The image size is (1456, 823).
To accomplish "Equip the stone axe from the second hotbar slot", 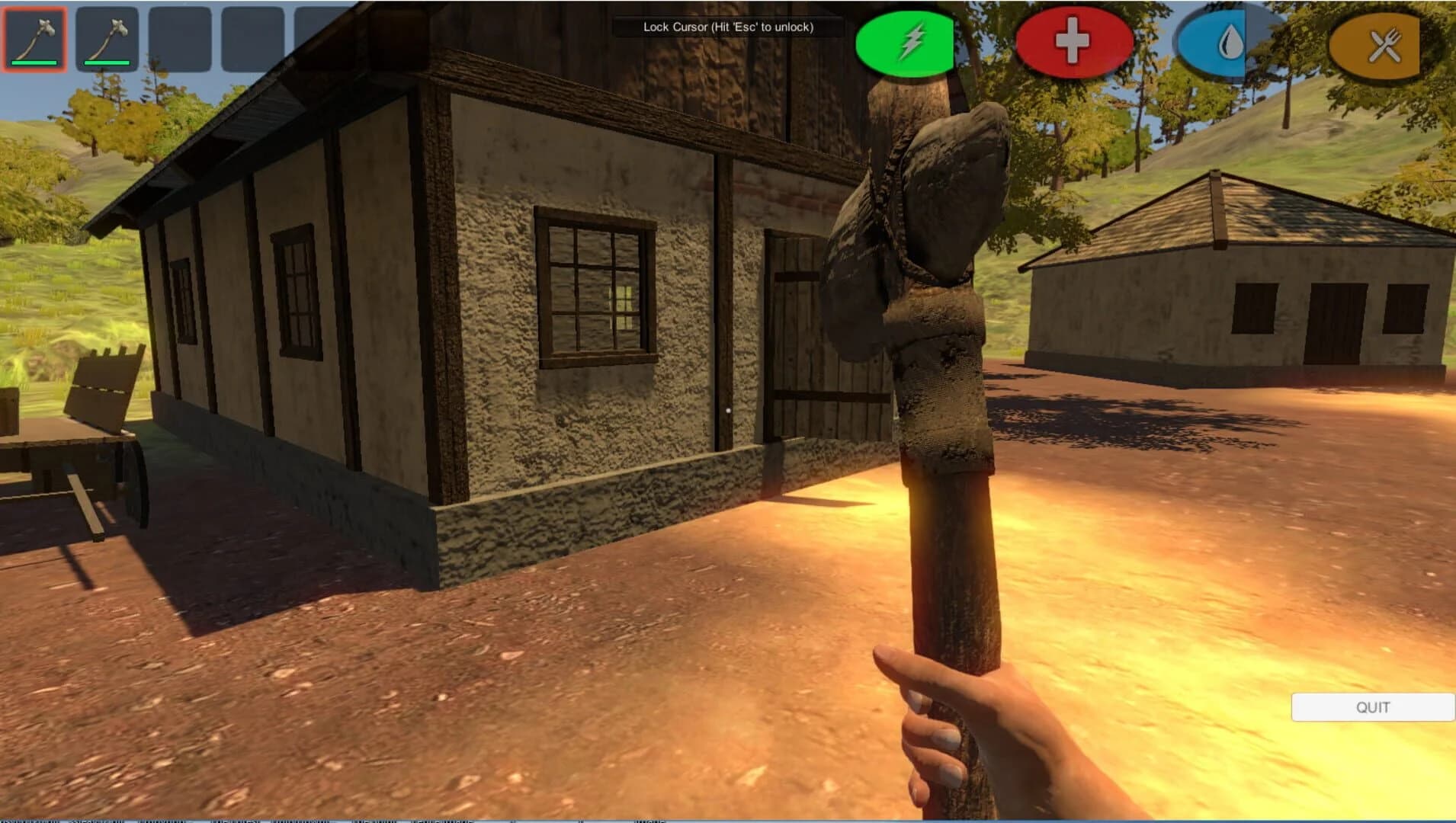I will [x=106, y=38].
